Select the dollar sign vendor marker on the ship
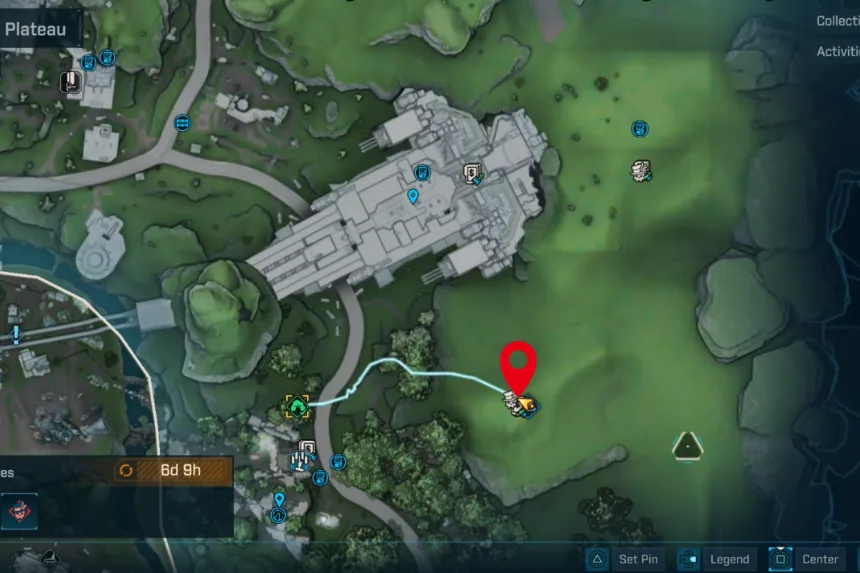 474,175
